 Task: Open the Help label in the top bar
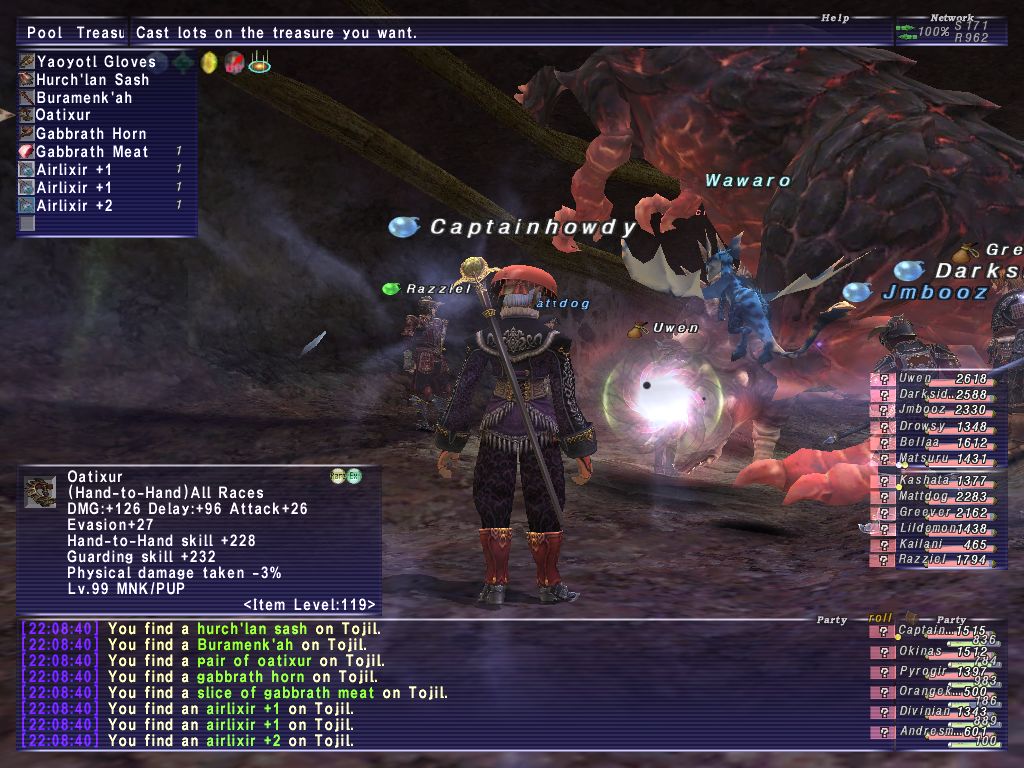click(x=835, y=18)
